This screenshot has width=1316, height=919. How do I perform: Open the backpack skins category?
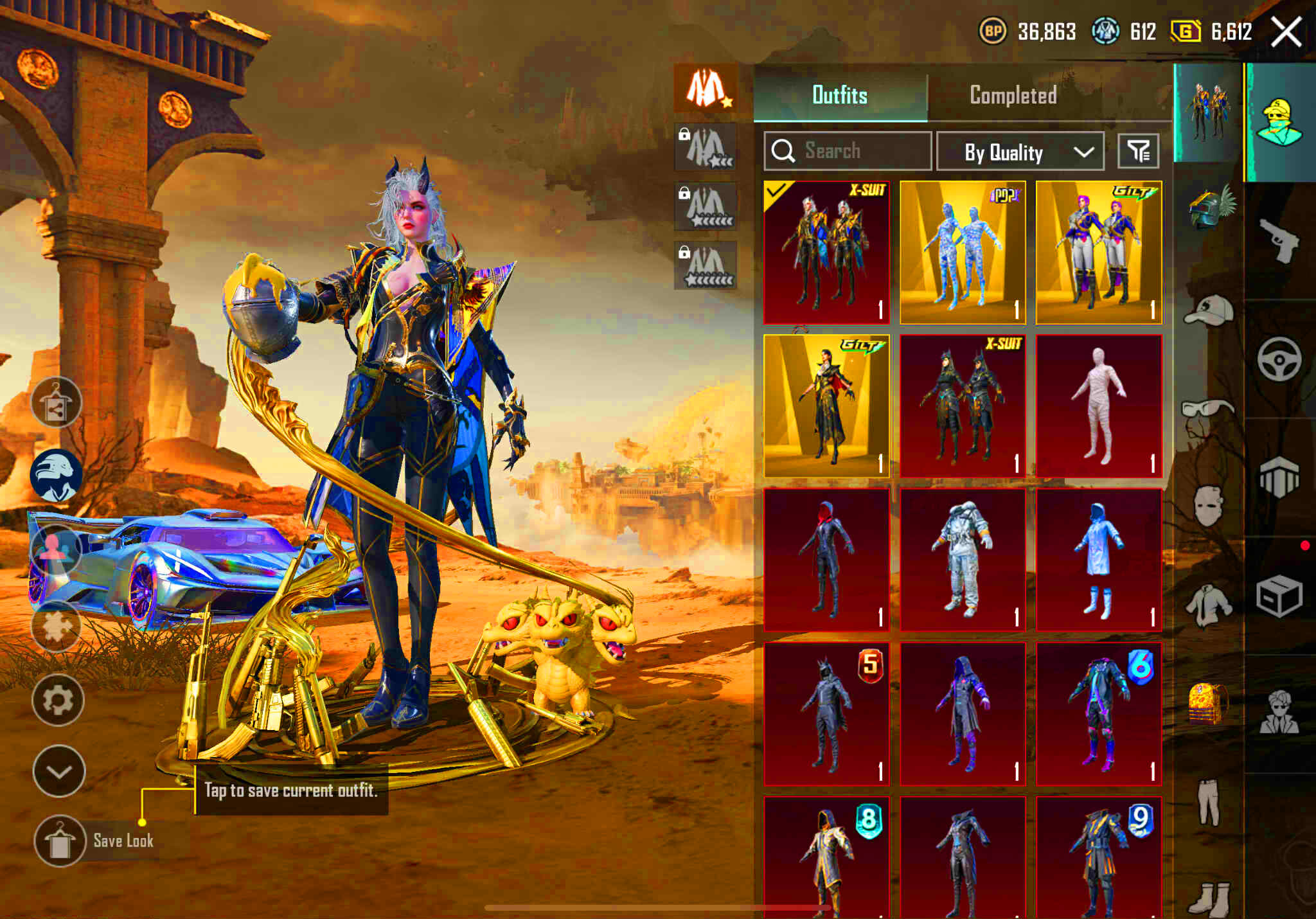[x=1207, y=702]
